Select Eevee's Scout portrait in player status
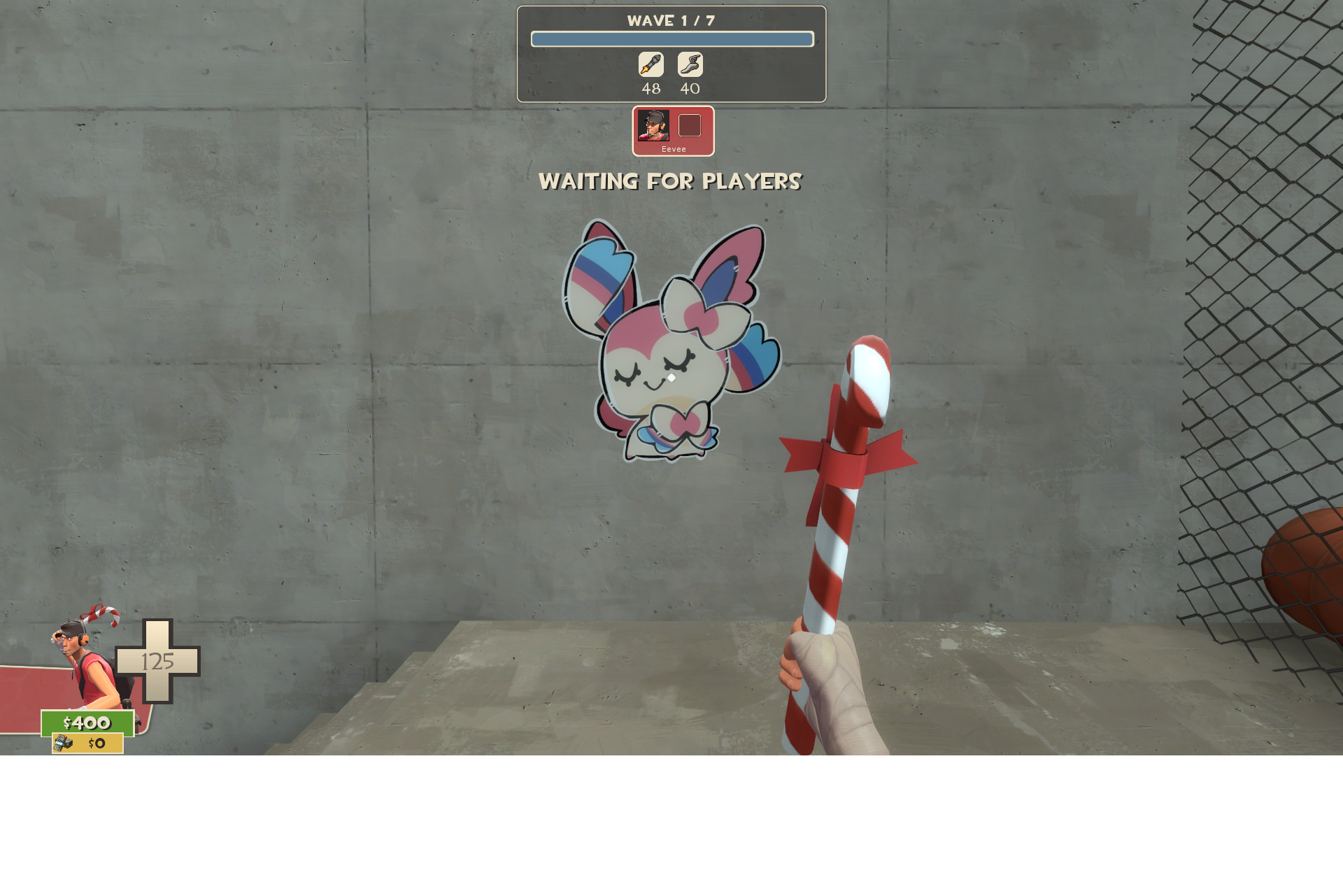This screenshot has width=1343, height=896. pyautogui.click(x=653, y=126)
